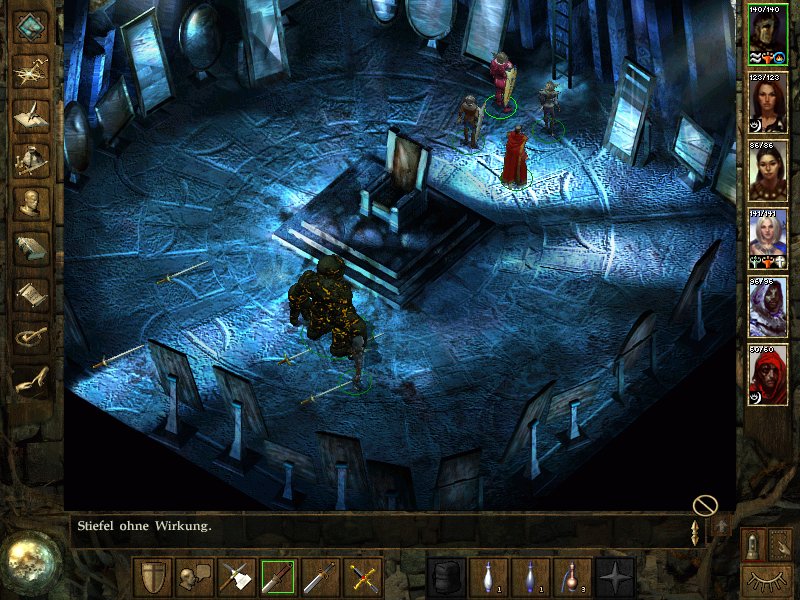
Task: Select the crossed swords attack icon
Action: (x=362, y=577)
